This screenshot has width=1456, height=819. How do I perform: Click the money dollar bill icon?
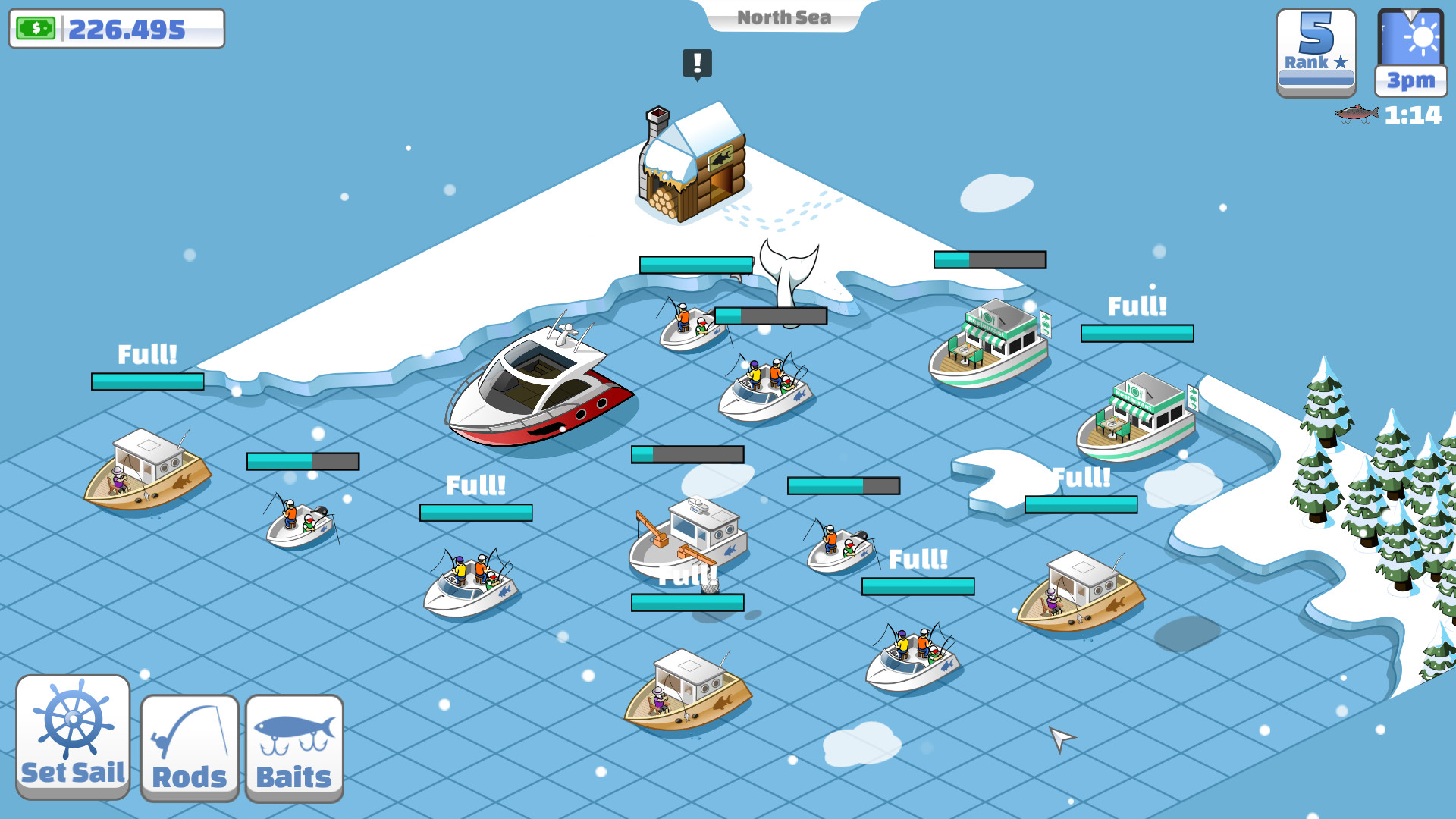tap(36, 29)
